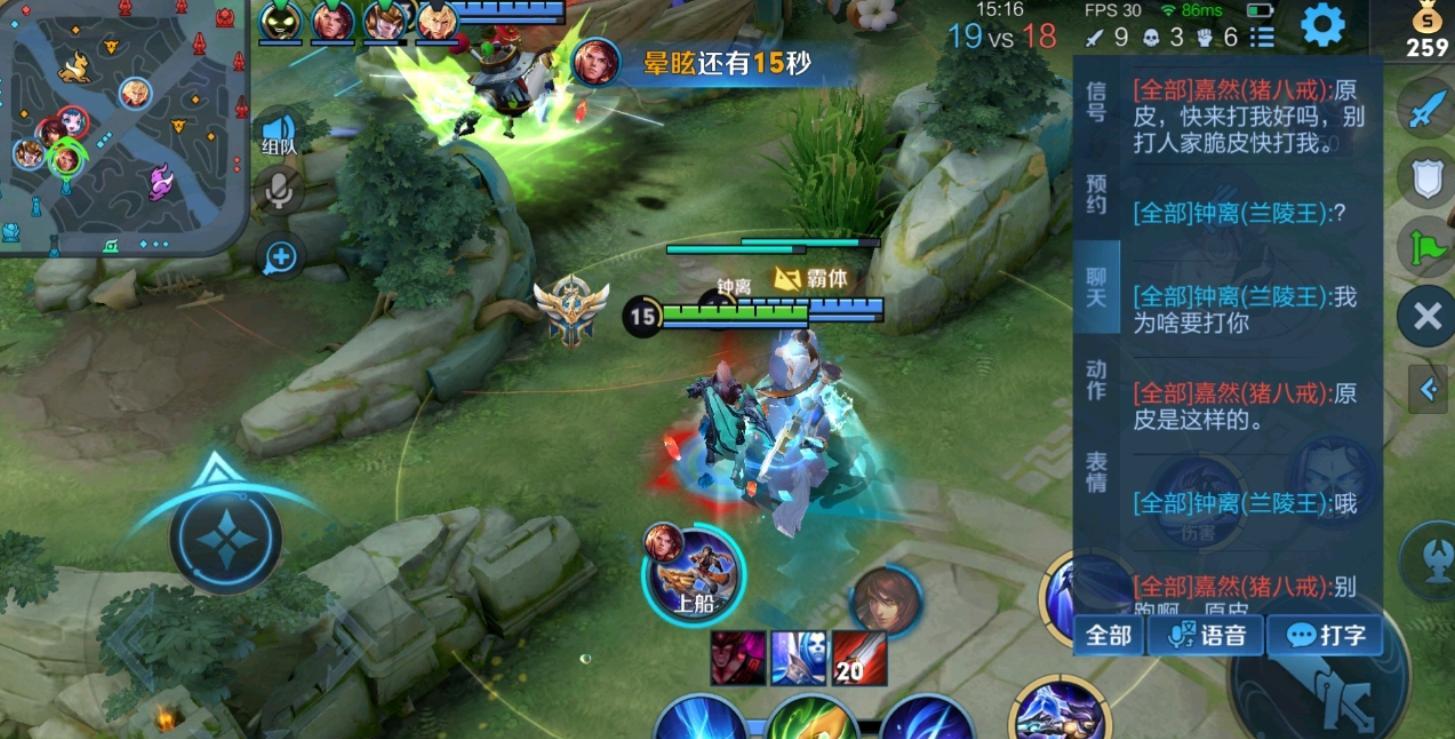Screen dimensions: 1455x739
Task: Open the gold coin shop showing 259
Action: (x=1425, y=32)
